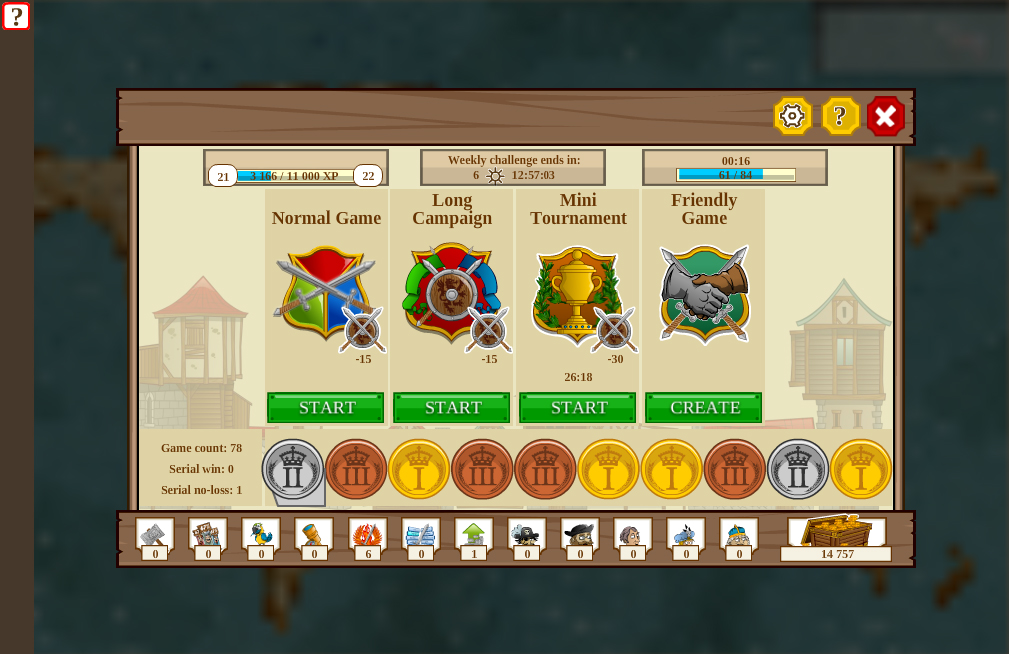Open the gear settings menu
This screenshot has height=654, width=1009.
click(x=792, y=116)
